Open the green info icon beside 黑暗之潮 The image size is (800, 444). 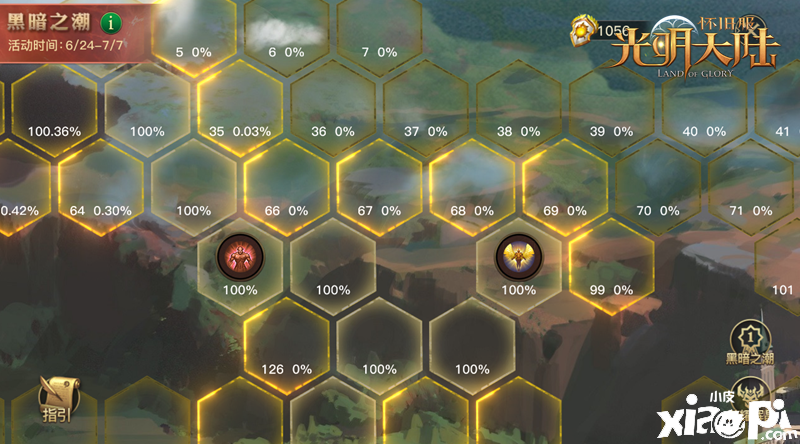(110, 21)
